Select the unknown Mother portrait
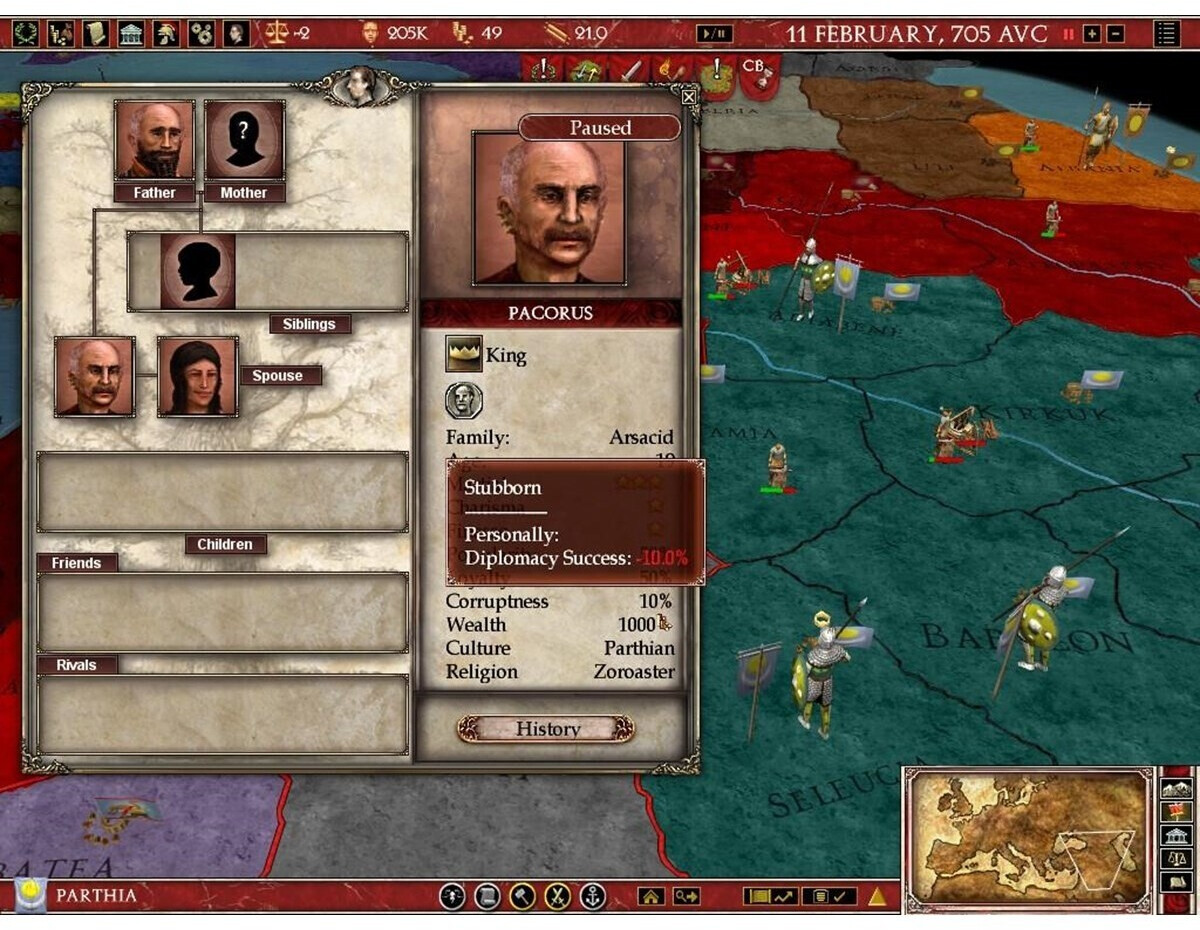The width and height of the screenshot is (1200, 930). (x=244, y=140)
